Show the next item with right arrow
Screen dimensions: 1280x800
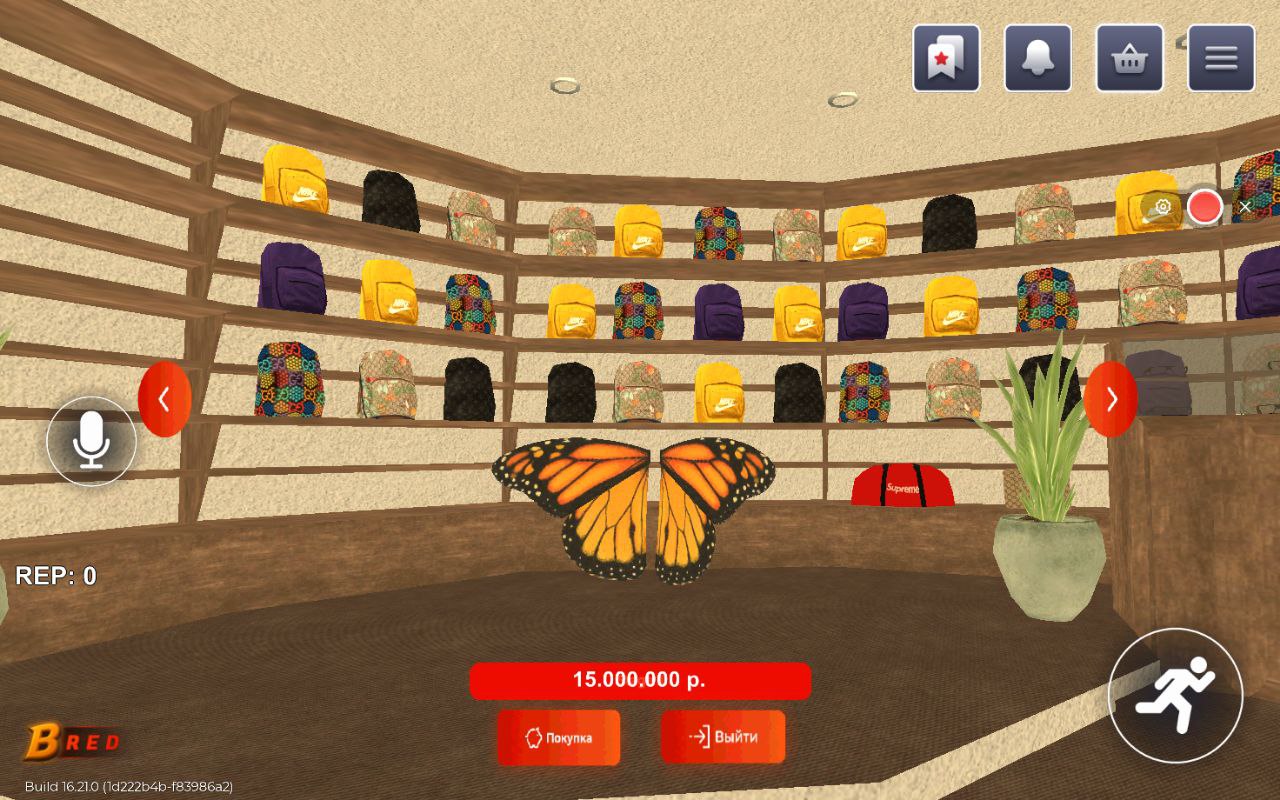(x=1110, y=399)
